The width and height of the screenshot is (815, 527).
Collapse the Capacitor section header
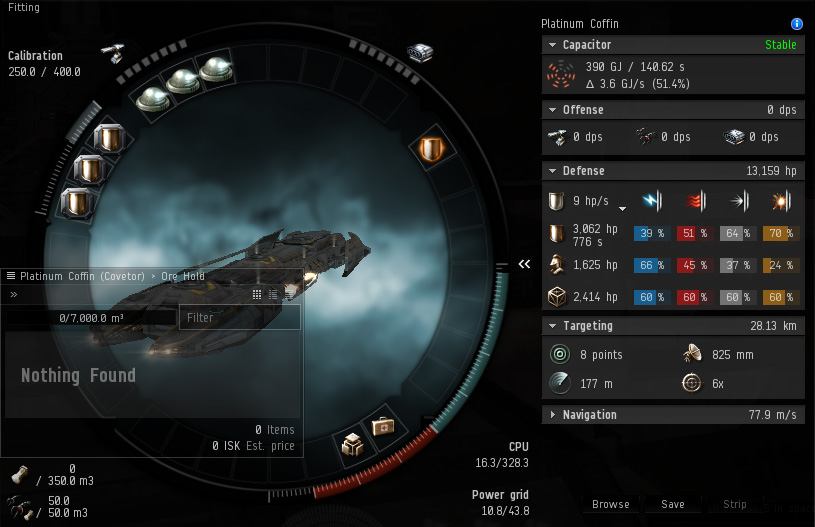click(x=552, y=45)
